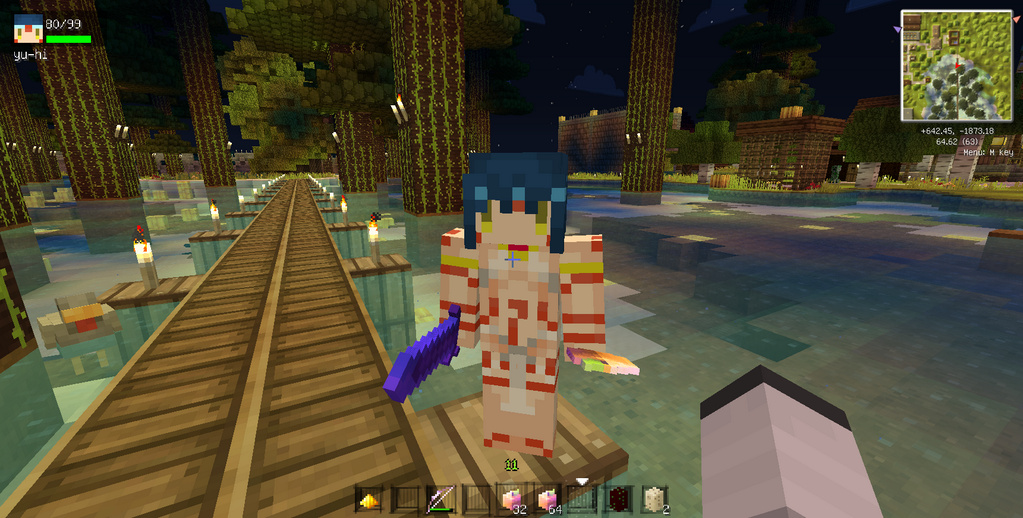Click the minimap
This screenshot has width=1023, height=518.
click(x=957, y=65)
